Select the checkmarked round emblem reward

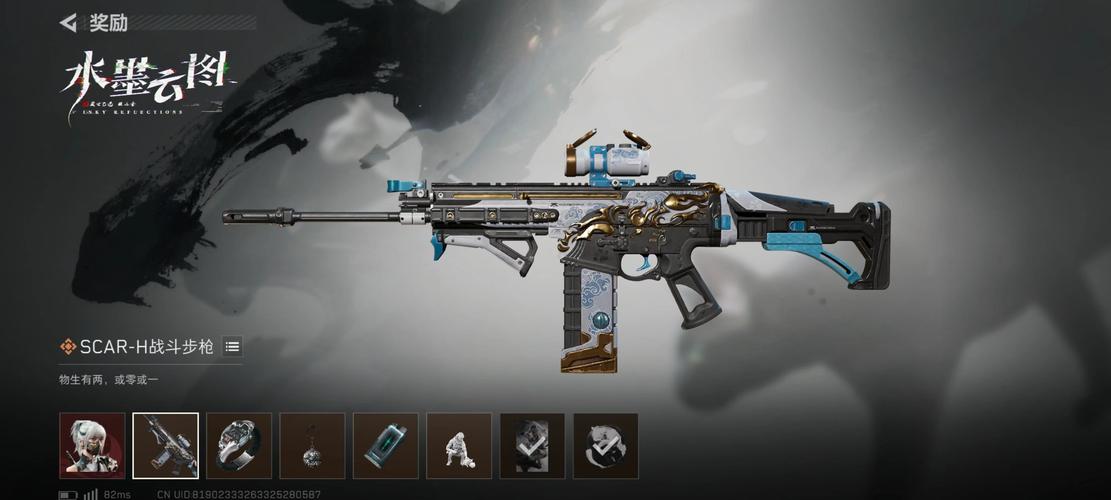click(606, 446)
